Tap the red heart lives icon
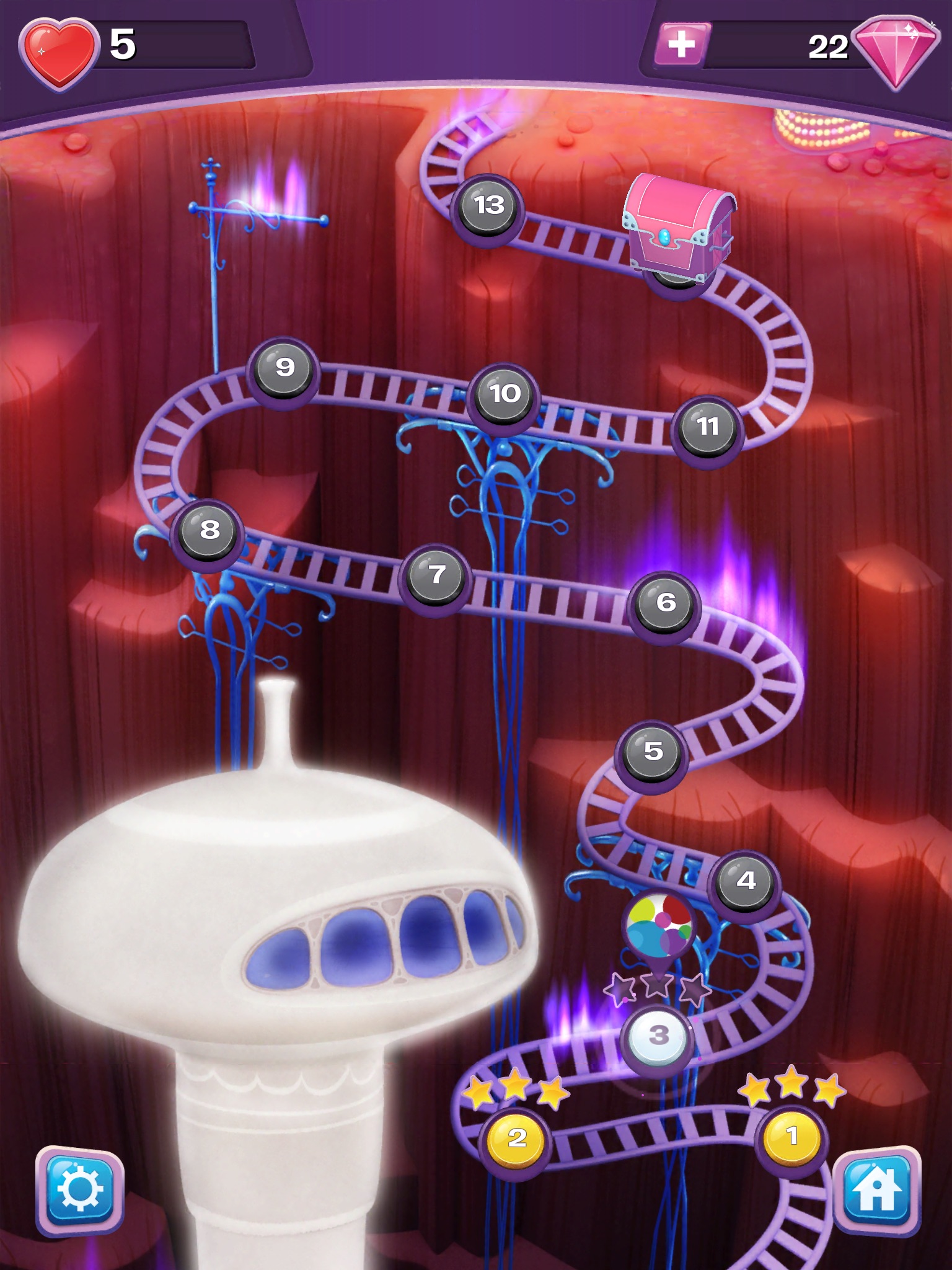Screen dimensions: 952x1270 click(59, 53)
